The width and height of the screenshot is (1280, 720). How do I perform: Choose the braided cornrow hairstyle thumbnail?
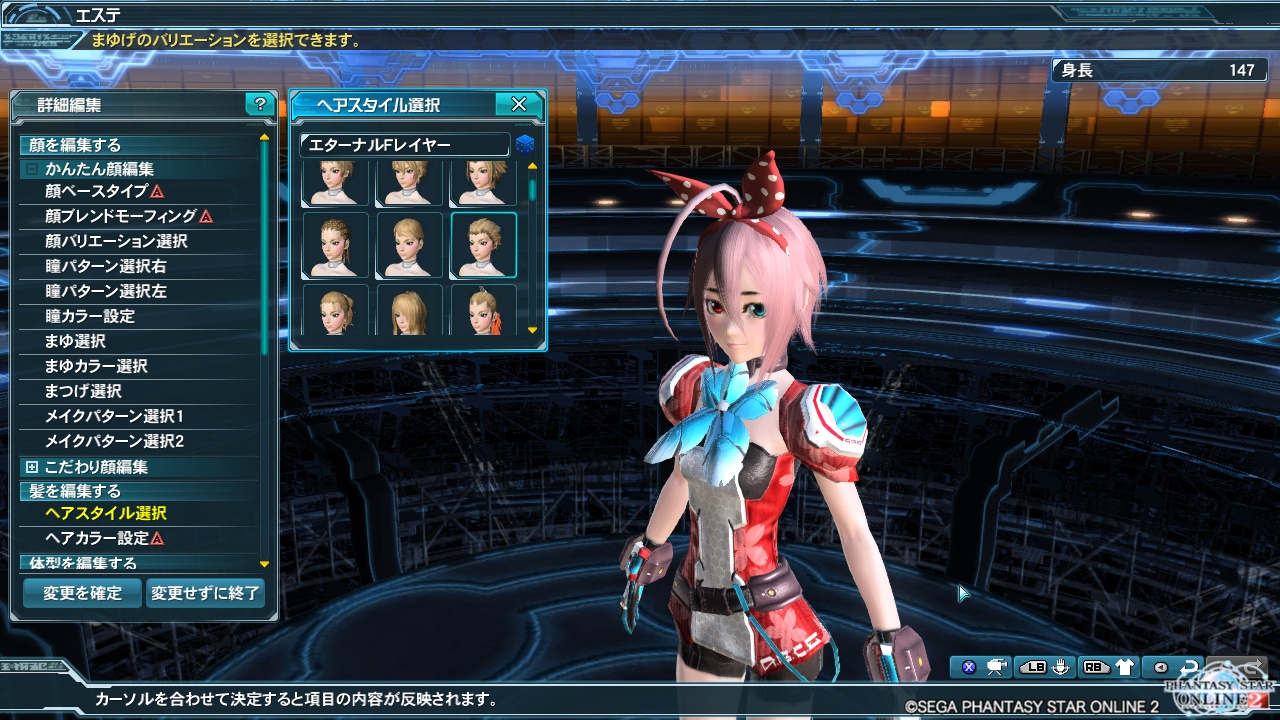336,245
